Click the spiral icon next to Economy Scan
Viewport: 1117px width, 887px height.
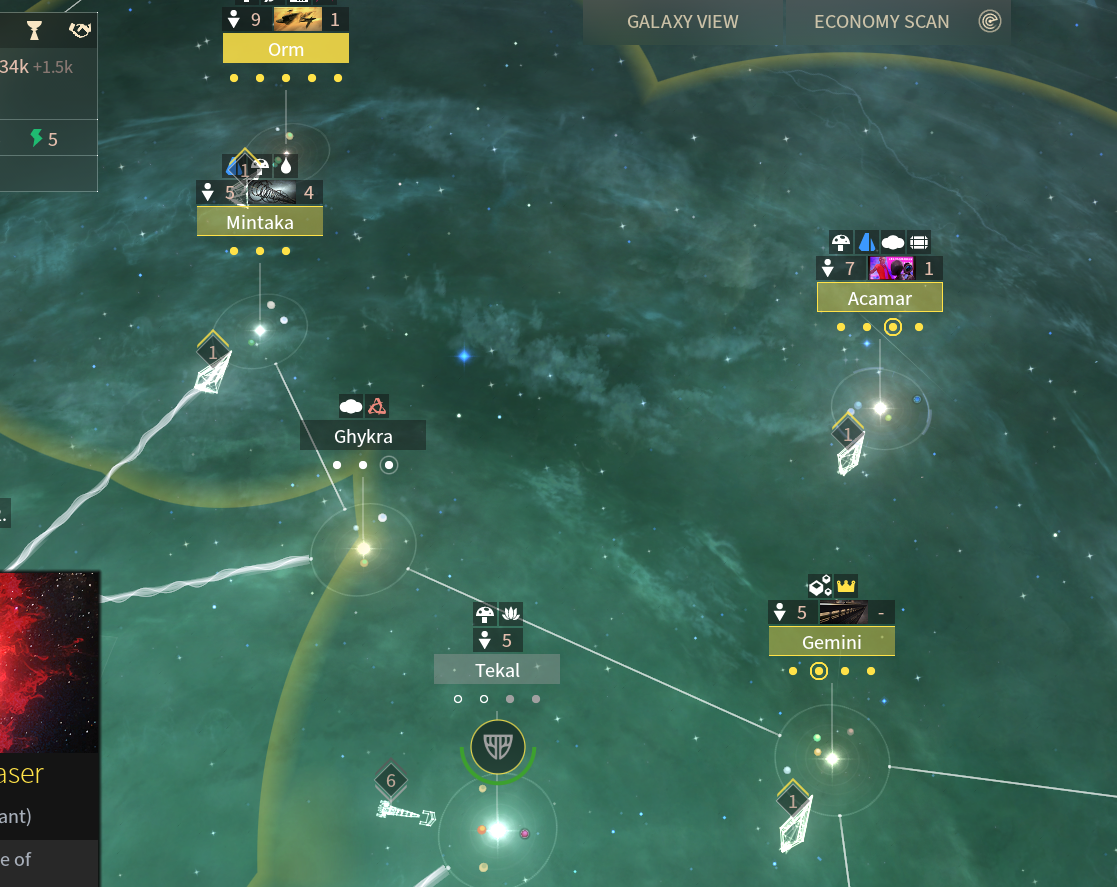990,21
